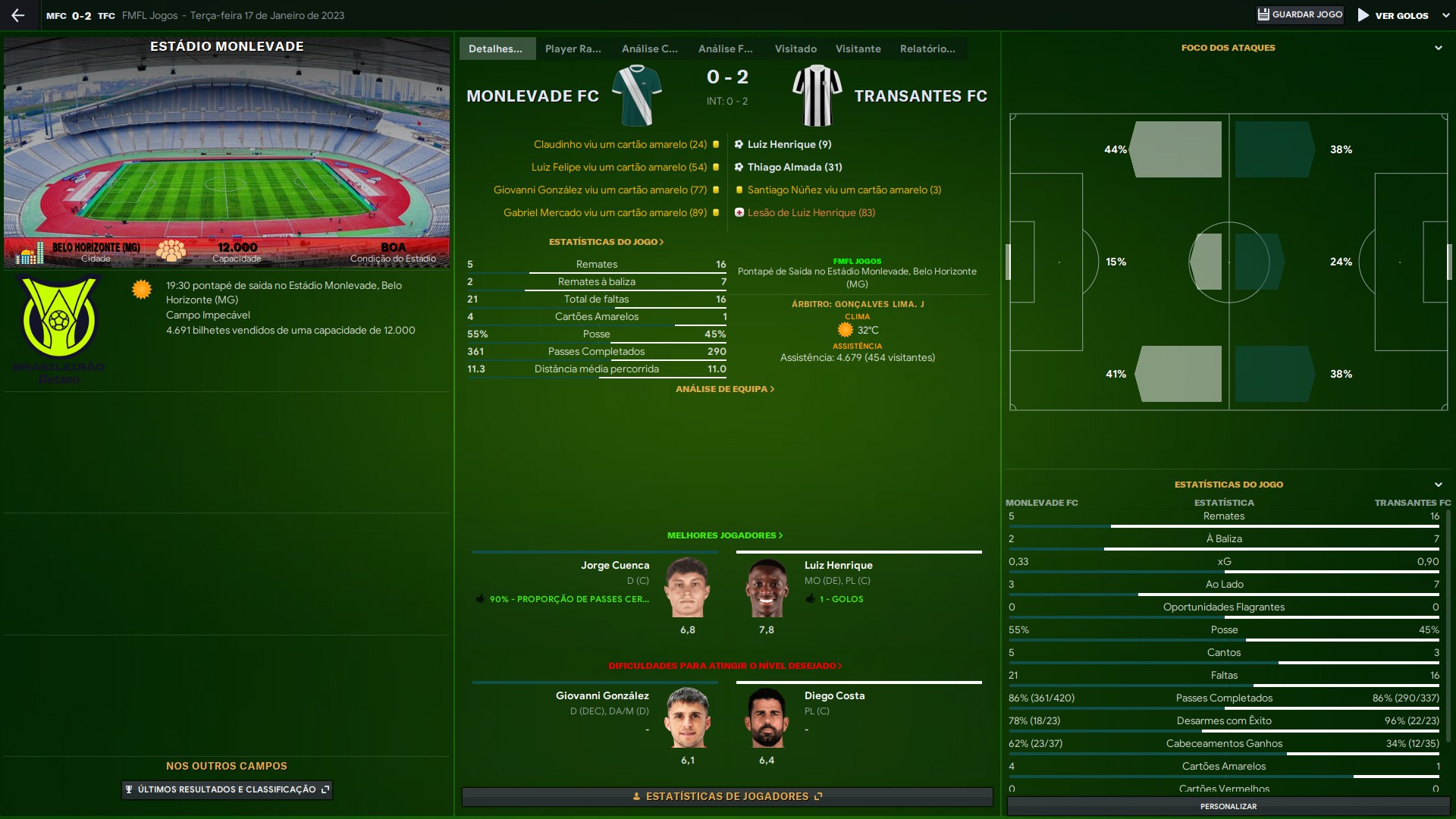Open the Visitado tab
The image size is (1456, 819).
point(795,49)
